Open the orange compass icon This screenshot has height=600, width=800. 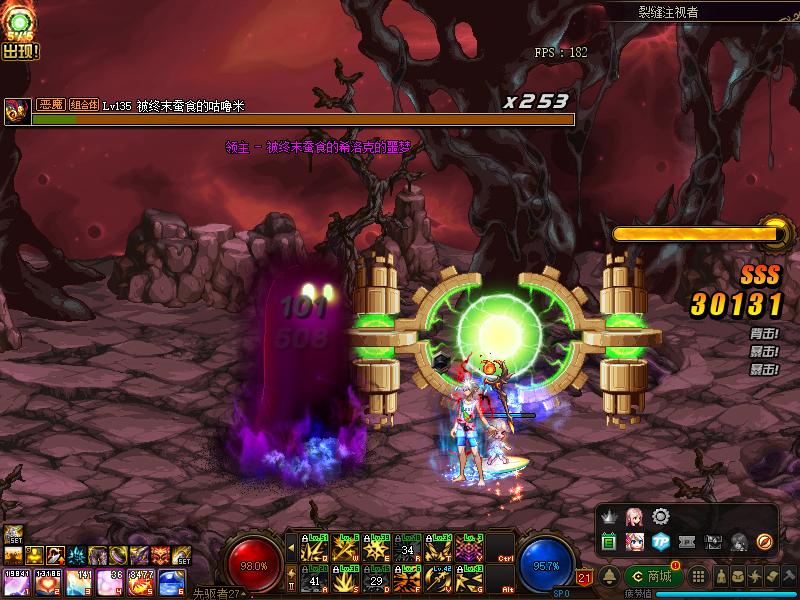[765, 542]
